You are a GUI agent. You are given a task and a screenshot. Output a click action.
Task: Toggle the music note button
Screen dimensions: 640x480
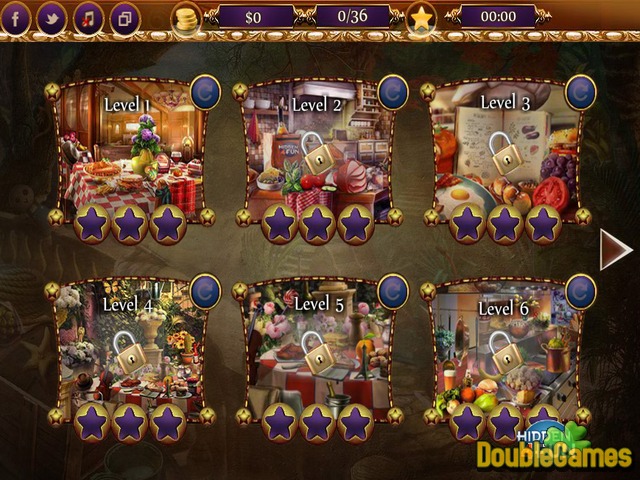coord(88,17)
